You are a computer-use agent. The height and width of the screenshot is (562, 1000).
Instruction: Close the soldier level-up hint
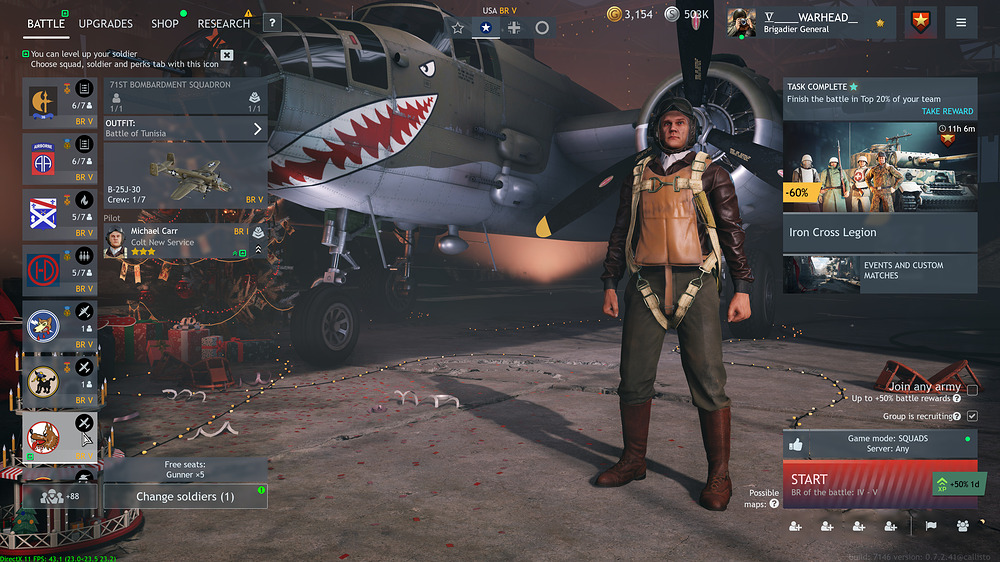coord(227,55)
